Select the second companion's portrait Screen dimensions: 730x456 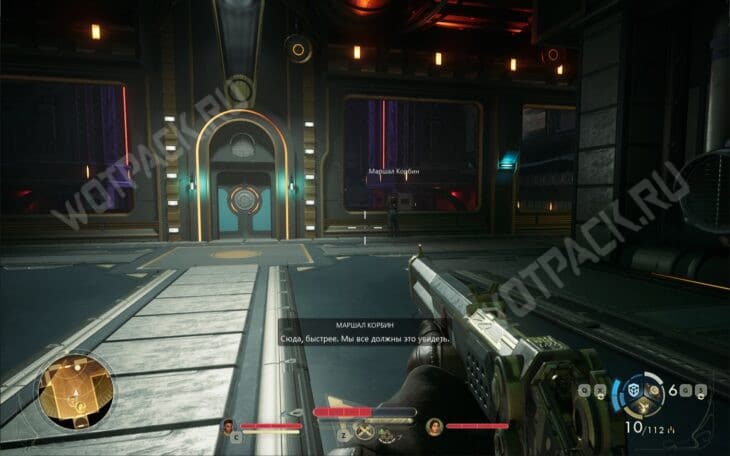pyautogui.click(x=435, y=425)
